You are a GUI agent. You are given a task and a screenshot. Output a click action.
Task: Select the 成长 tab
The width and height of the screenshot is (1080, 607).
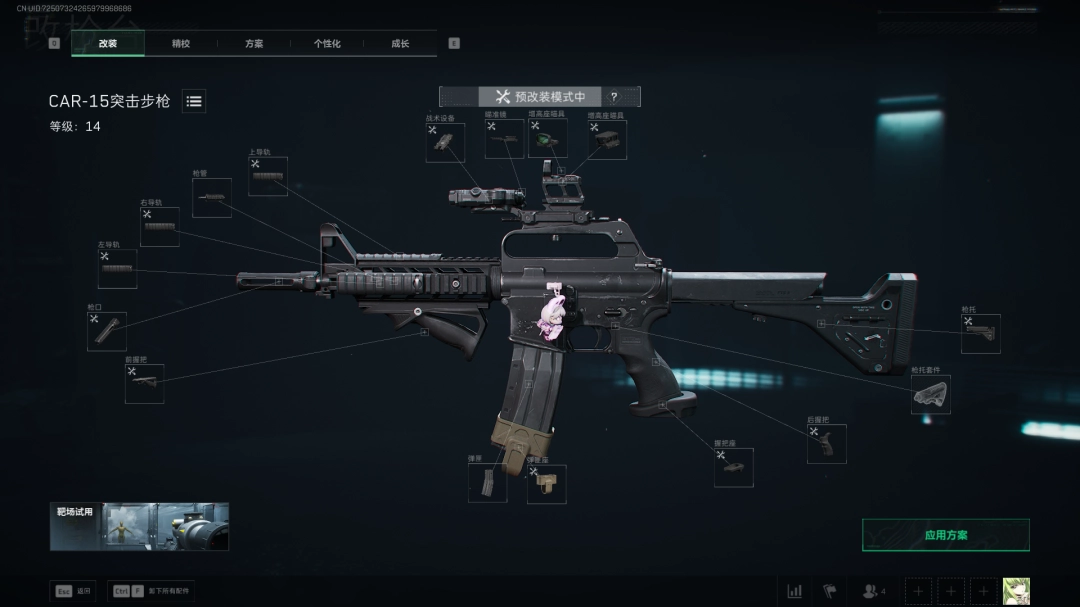click(x=400, y=44)
